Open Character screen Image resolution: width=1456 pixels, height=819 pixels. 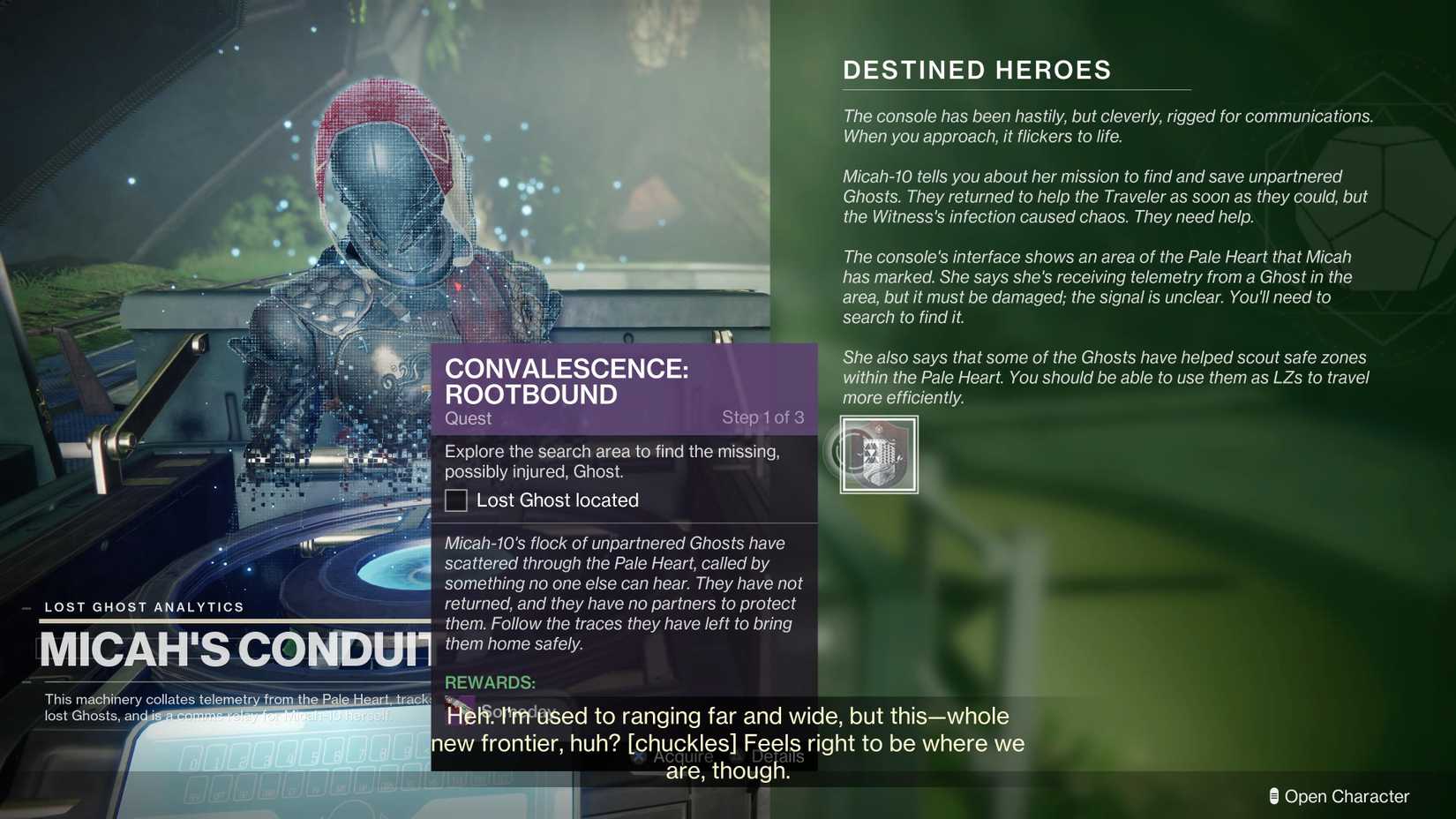(1347, 797)
